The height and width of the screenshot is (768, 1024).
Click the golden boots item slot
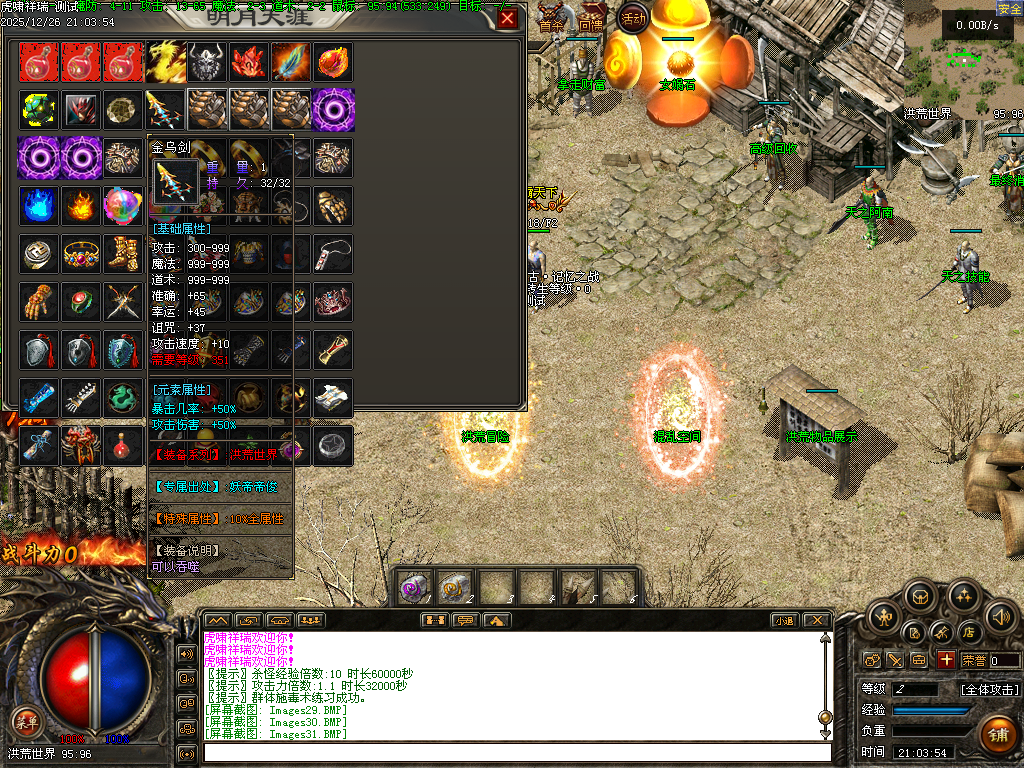[x=123, y=254]
